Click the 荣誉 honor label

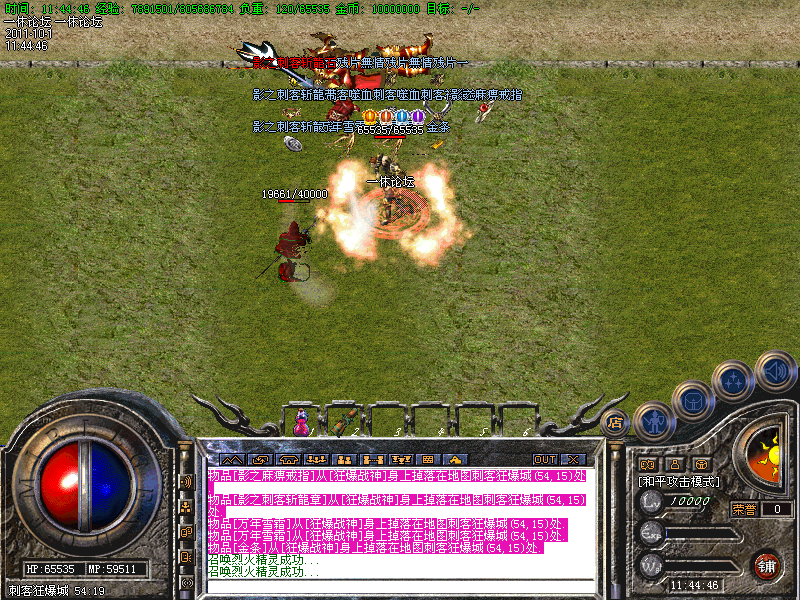[x=744, y=509]
